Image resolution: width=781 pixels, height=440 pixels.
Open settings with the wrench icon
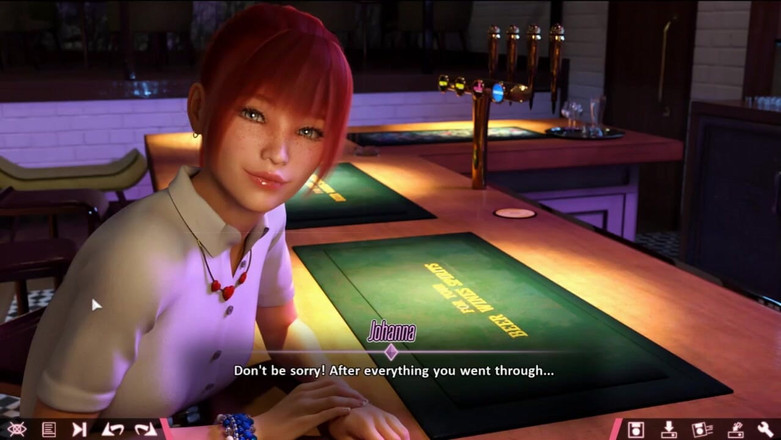[766, 429]
